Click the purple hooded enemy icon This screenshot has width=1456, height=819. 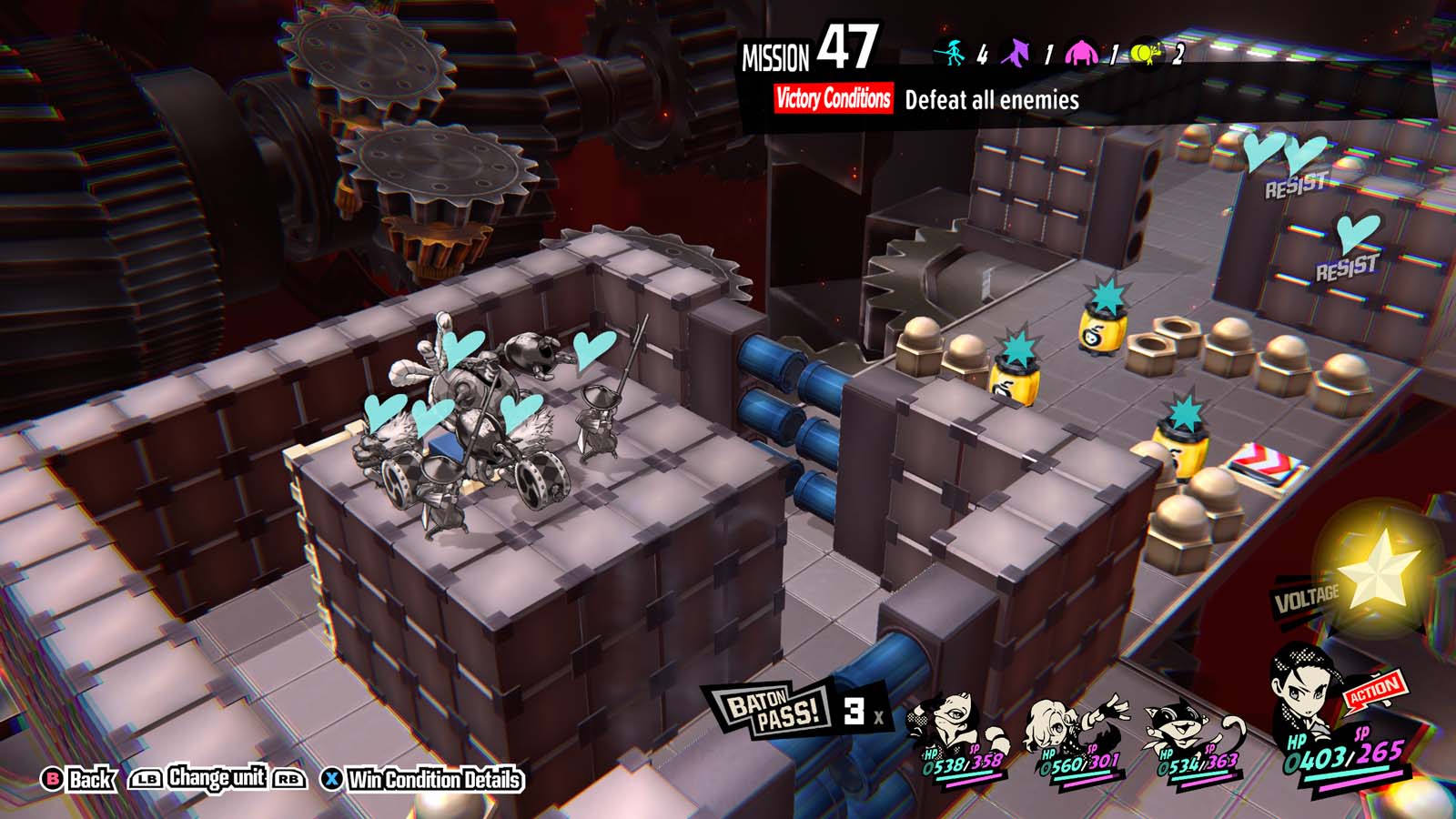(x=1016, y=54)
